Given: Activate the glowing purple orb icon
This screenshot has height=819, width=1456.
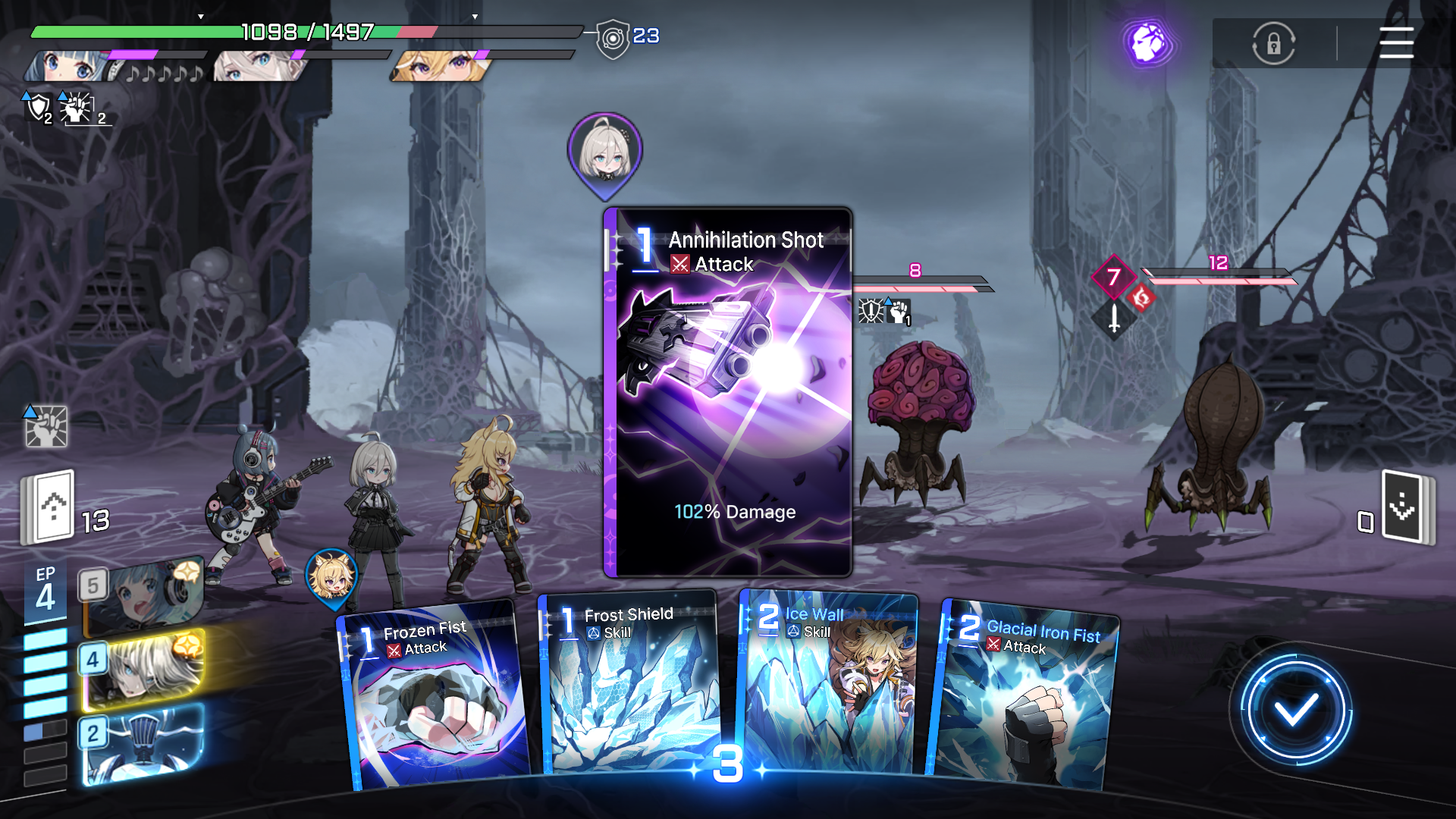Looking at the screenshot, I should [1148, 43].
